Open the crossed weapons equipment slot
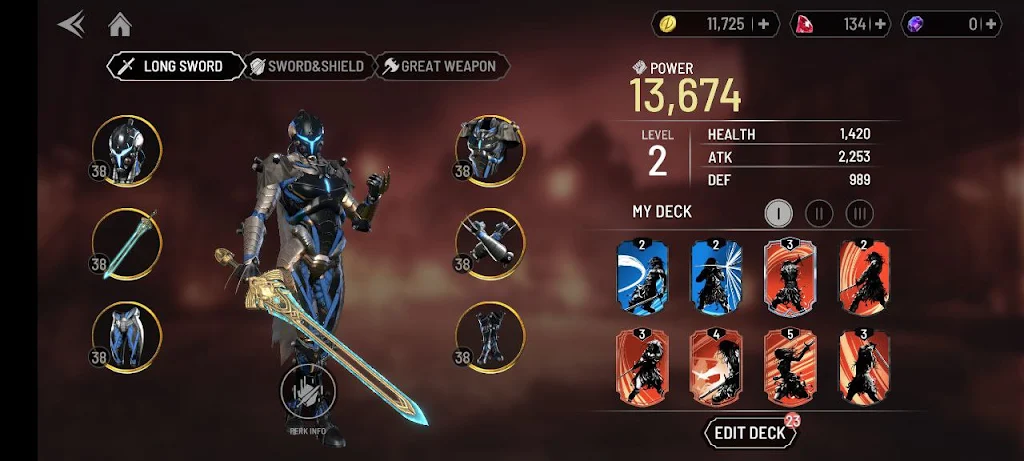 (490, 244)
